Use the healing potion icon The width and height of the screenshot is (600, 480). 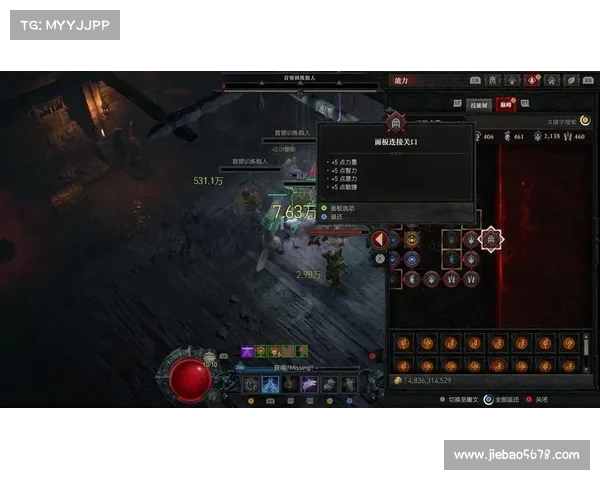208,358
